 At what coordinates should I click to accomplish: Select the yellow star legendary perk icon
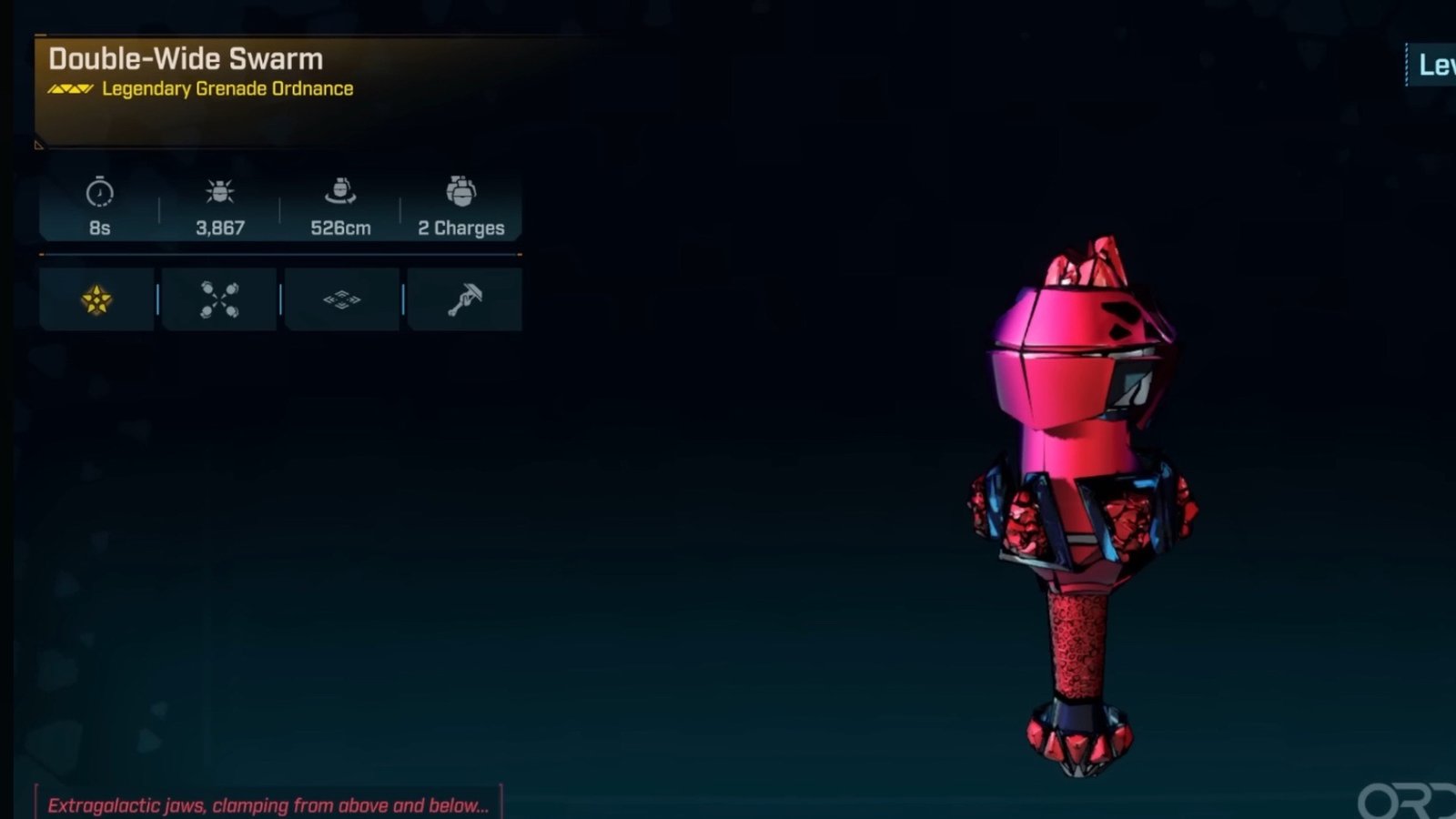(96, 299)
